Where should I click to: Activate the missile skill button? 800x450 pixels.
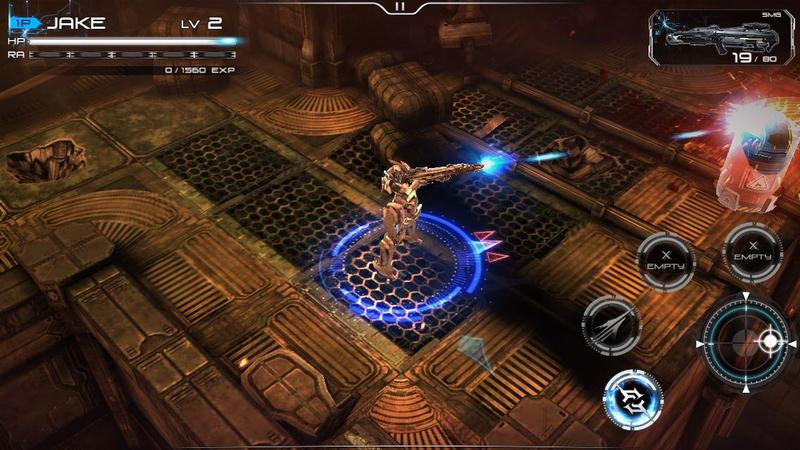point(611,326)
